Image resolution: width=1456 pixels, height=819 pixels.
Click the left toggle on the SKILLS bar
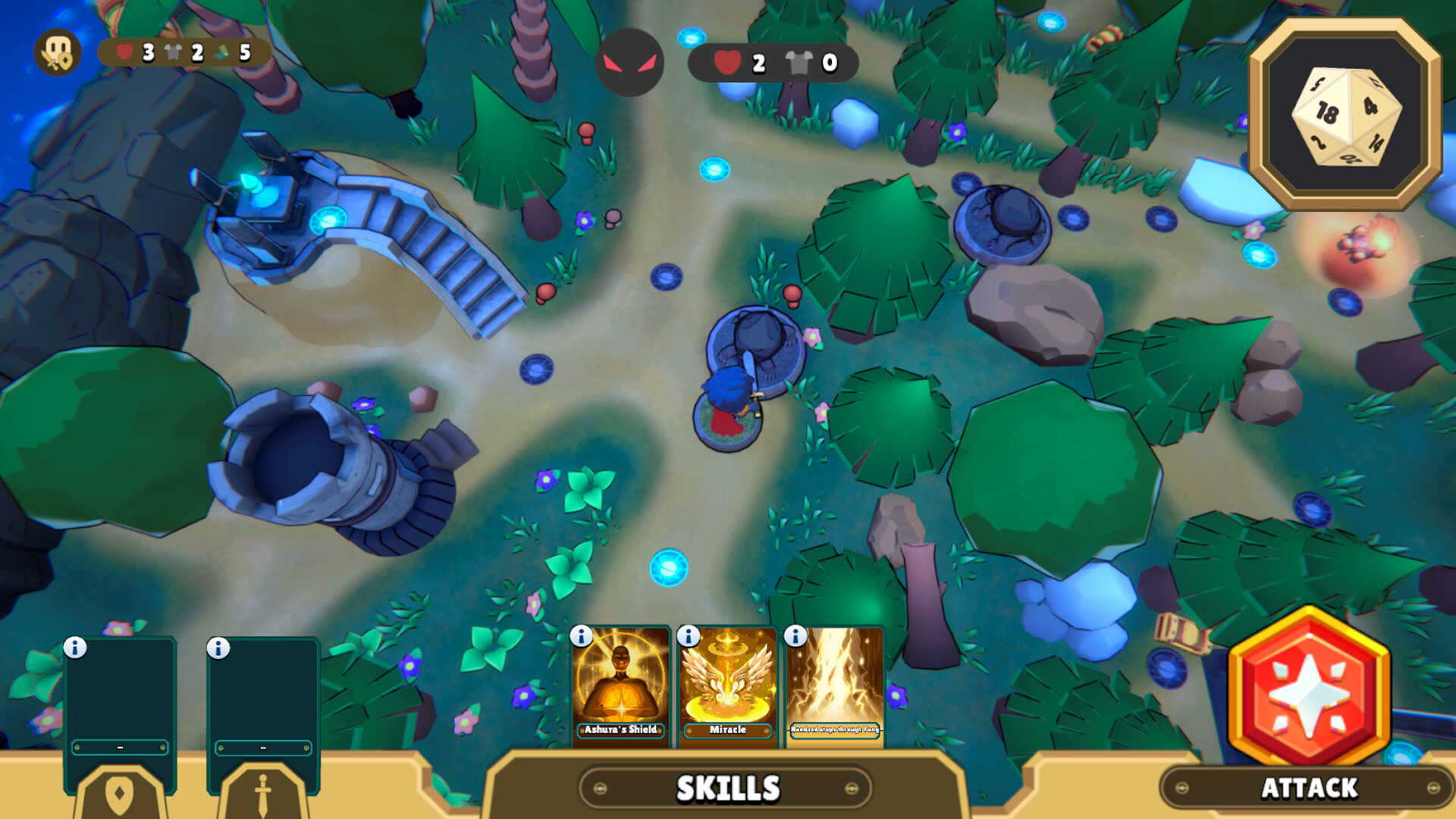[x=599, y=787]
